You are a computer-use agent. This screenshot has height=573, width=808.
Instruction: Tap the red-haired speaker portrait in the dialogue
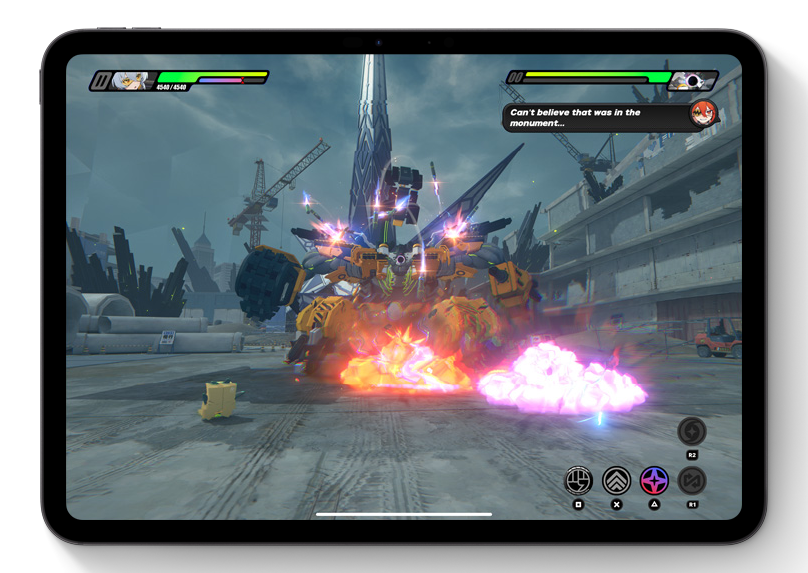point(703,115)
